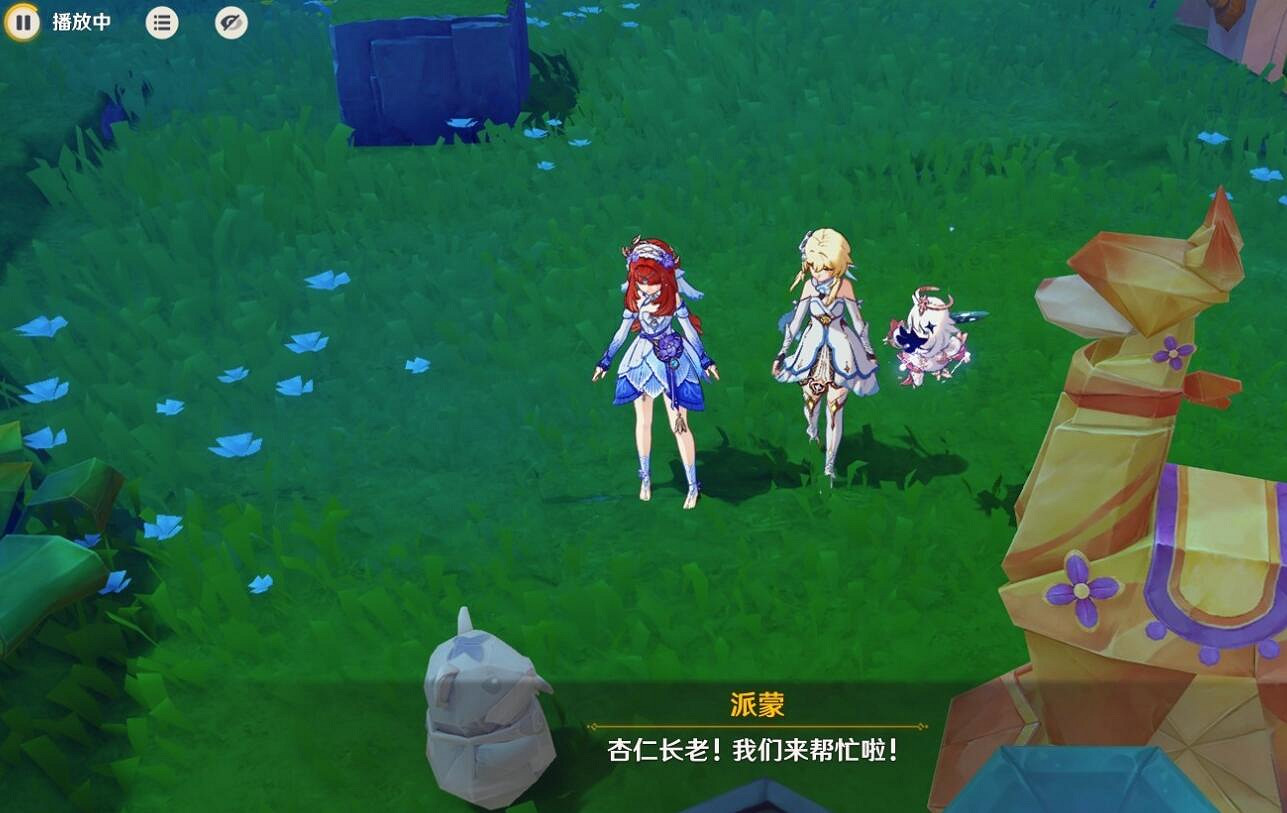Select the list icon in the top bar

point(162,22)
